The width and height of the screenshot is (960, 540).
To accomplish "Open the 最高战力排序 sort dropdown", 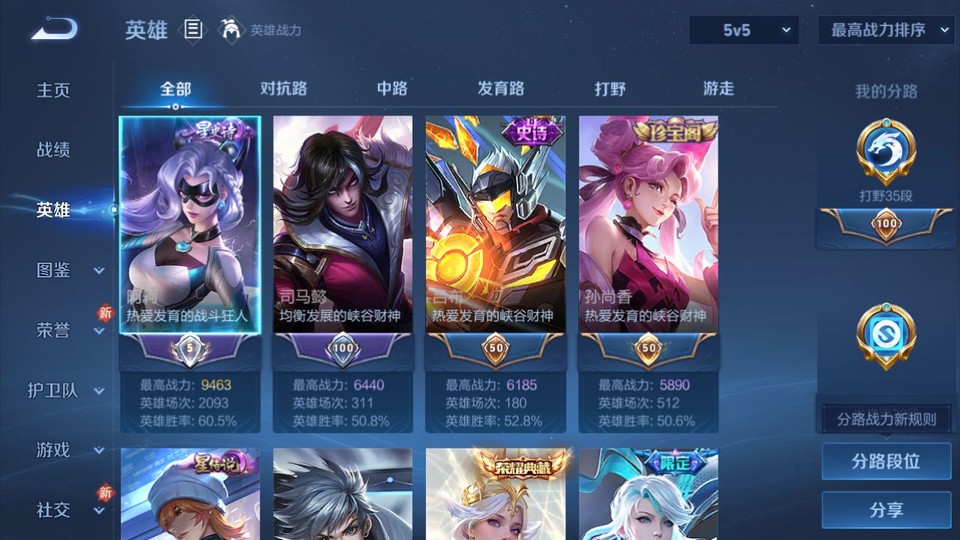I will pos(886,31).
